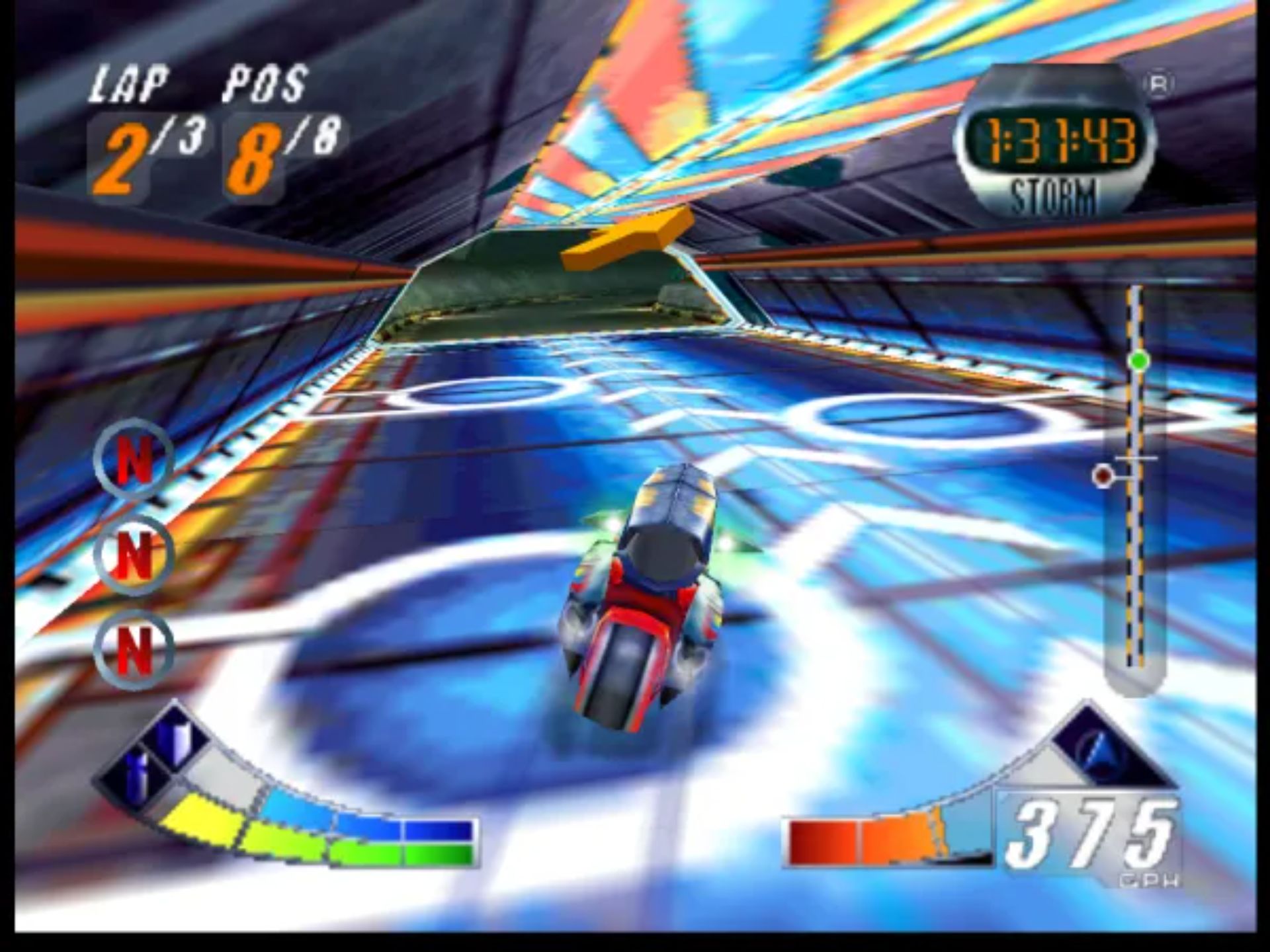Select the dark red marker on the track bar

[x=1103, y=475]
